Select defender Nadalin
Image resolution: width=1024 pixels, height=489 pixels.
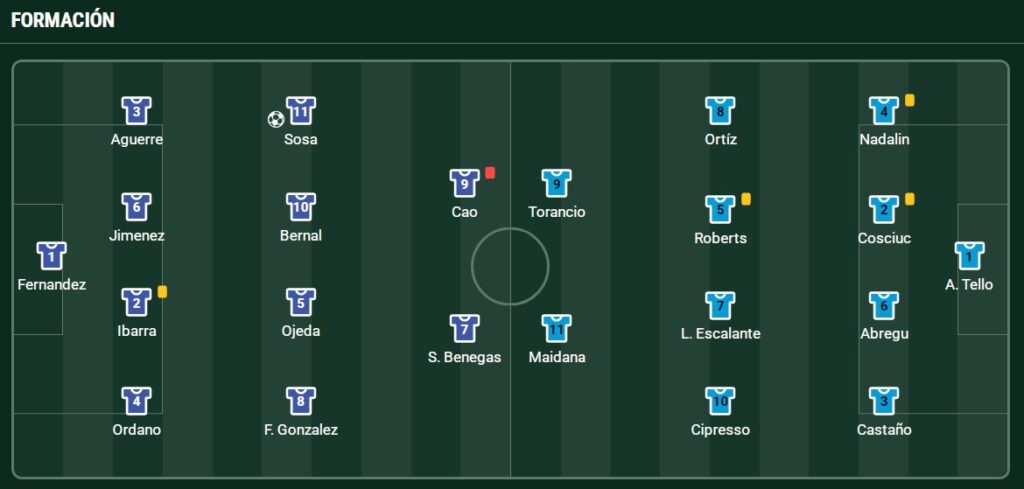pyautogui.click(x=884, y=110)
